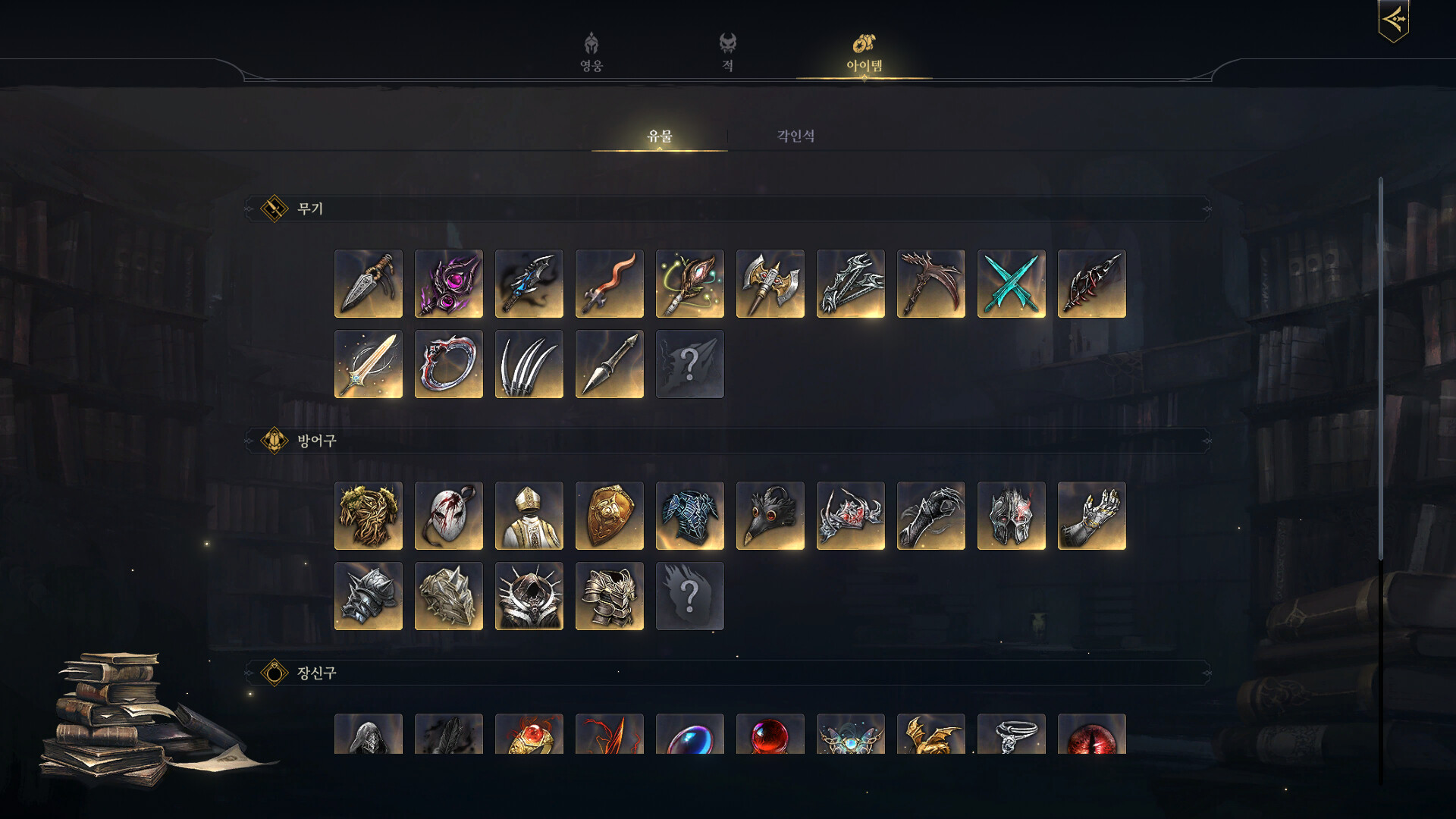Select the blood-stained white mask armor
This screenshot has width=1456, height=819.
pyautogui.click(x=449, y=516)
